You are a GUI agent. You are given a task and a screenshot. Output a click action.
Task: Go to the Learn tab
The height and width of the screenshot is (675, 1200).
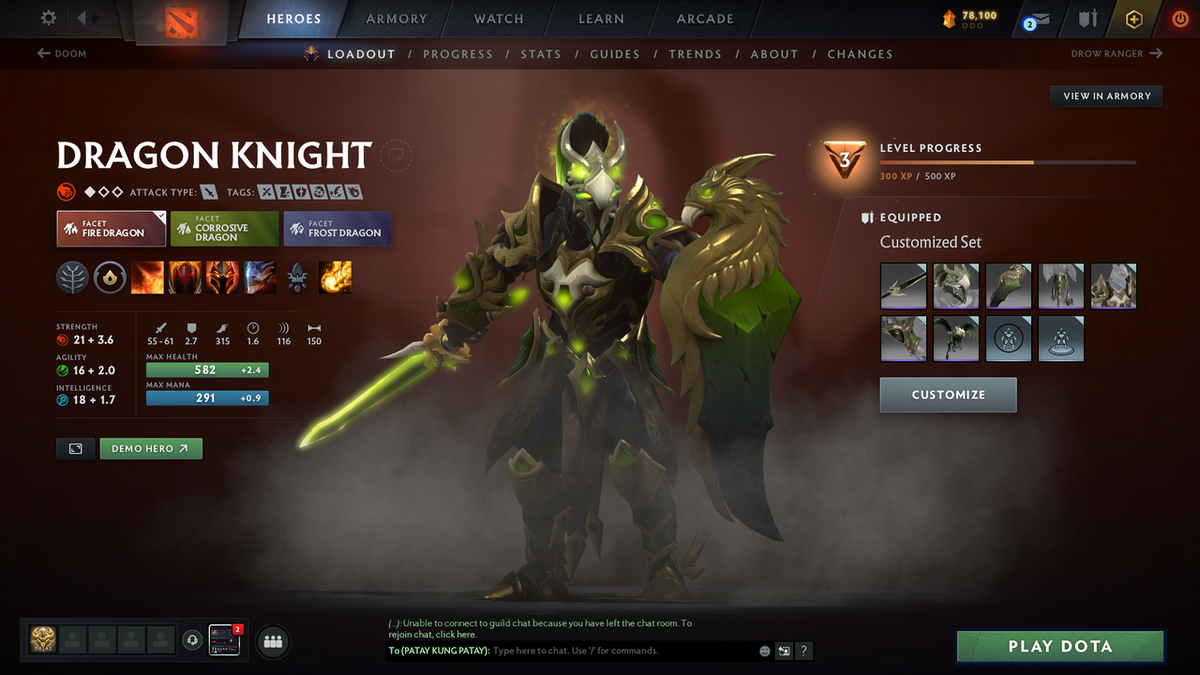click(601, 18)
